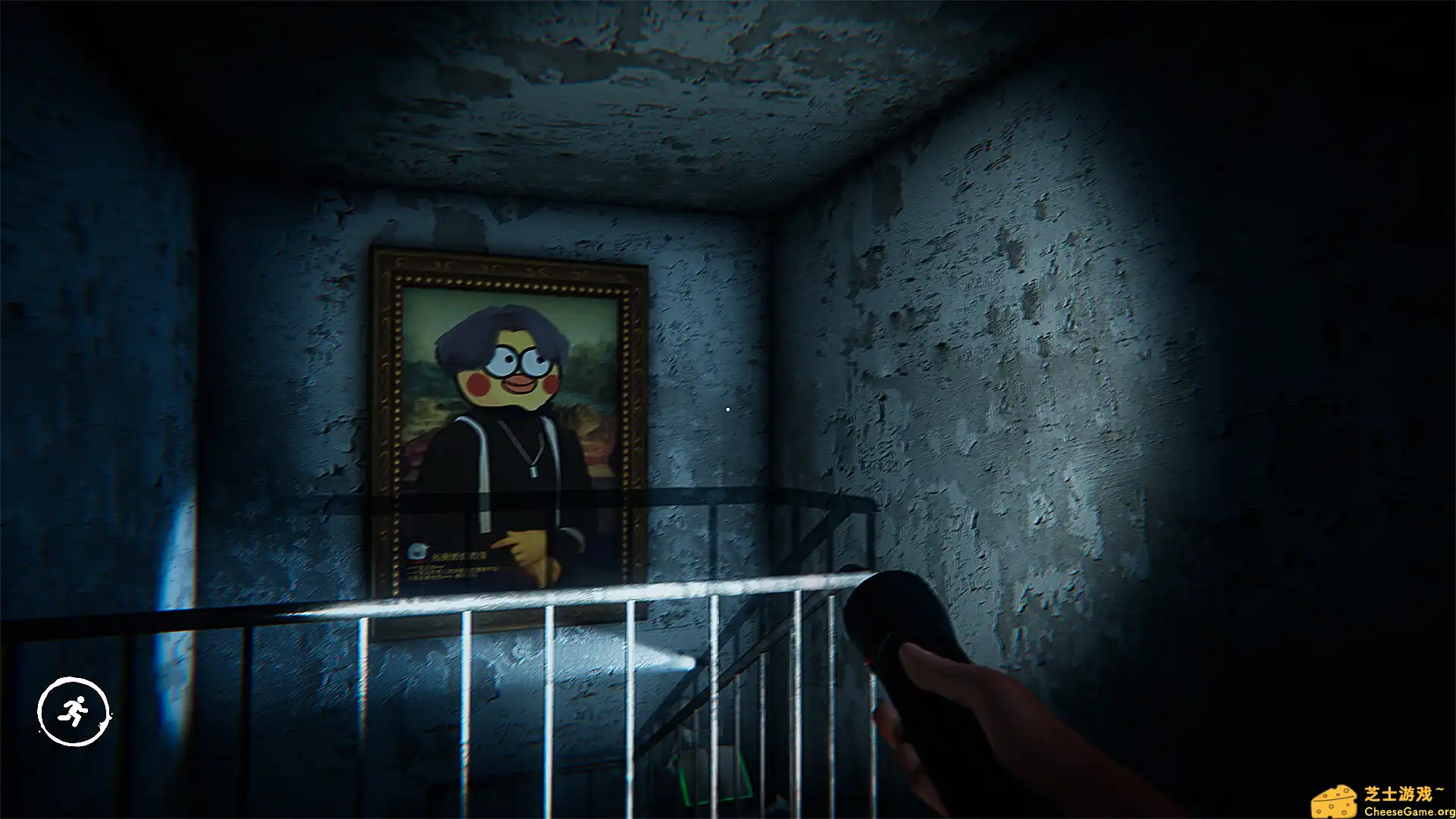Toggle sprint mode via the circular stamina button

(74, 709)
